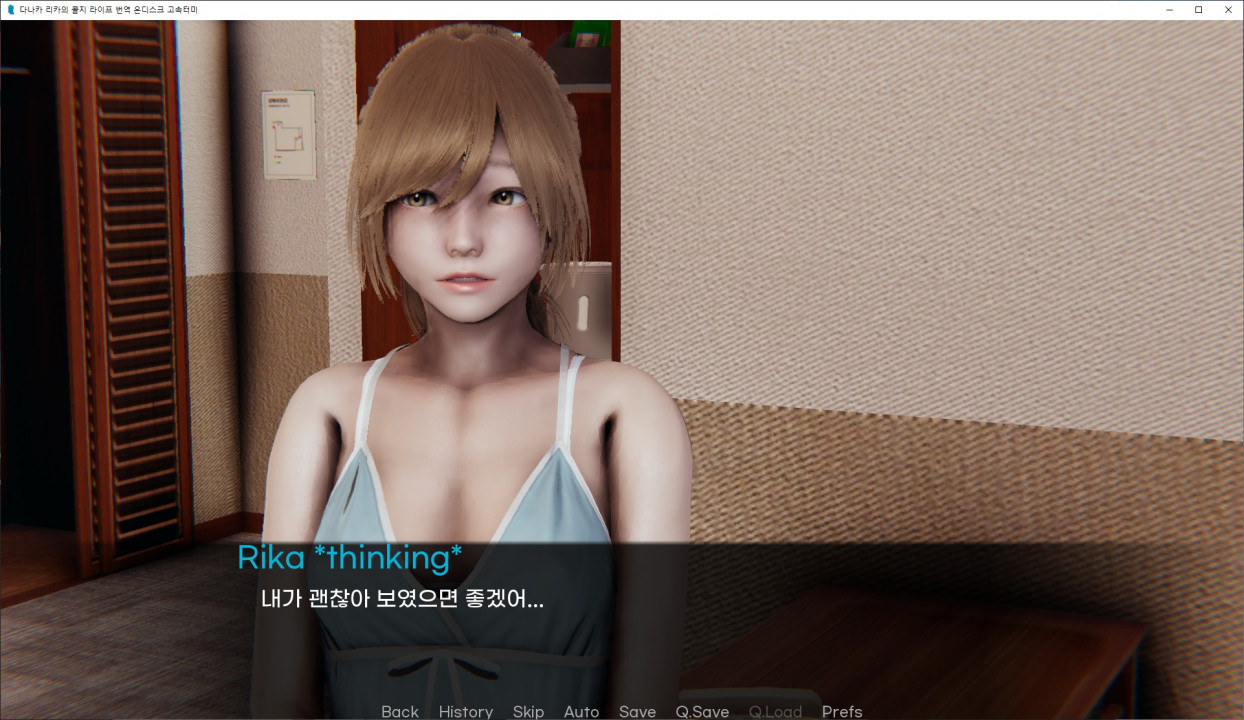1244x720 pixels.
Task: Open the History log
Action: 465,711
